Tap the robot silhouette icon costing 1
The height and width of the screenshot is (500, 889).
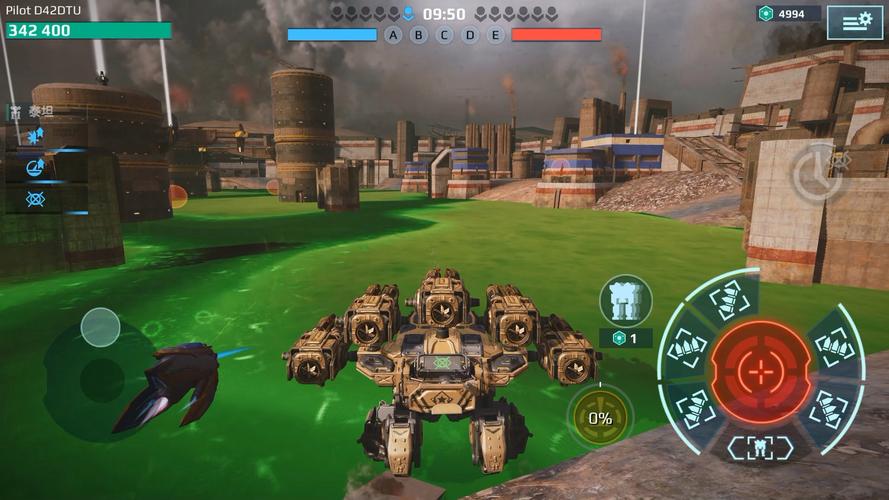[626, 300]
